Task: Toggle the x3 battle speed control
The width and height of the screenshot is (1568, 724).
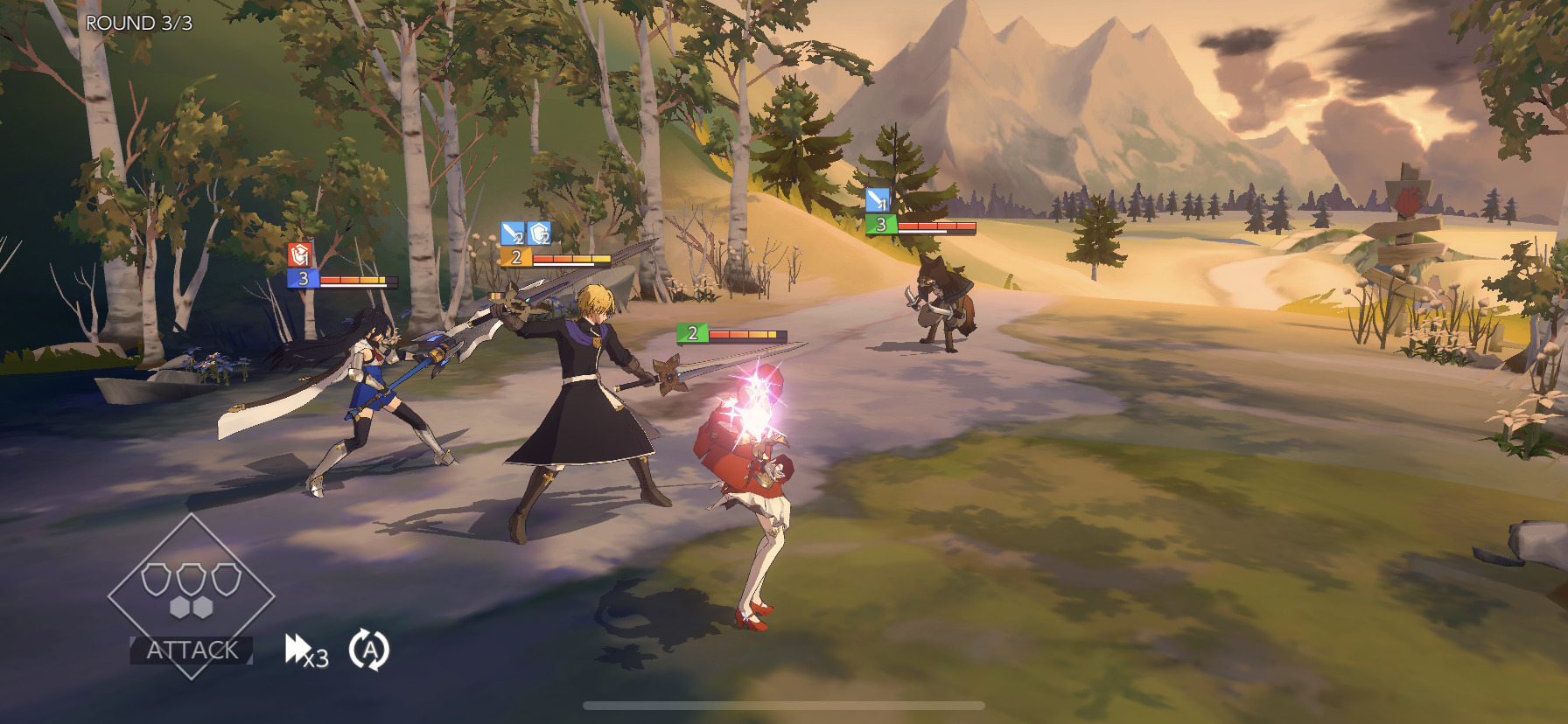Action: coord(306,651)
